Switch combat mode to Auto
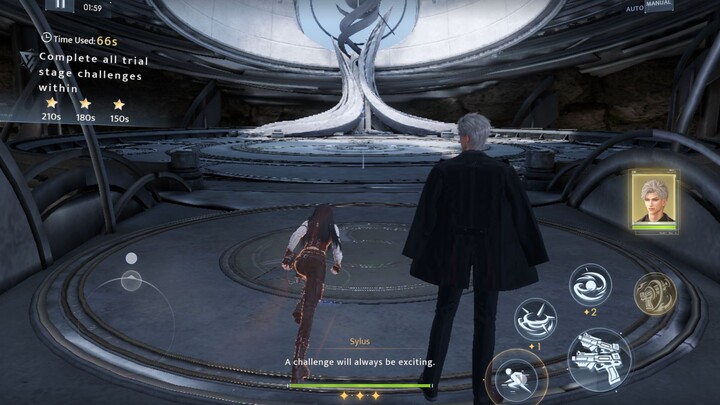 (635, 8)
